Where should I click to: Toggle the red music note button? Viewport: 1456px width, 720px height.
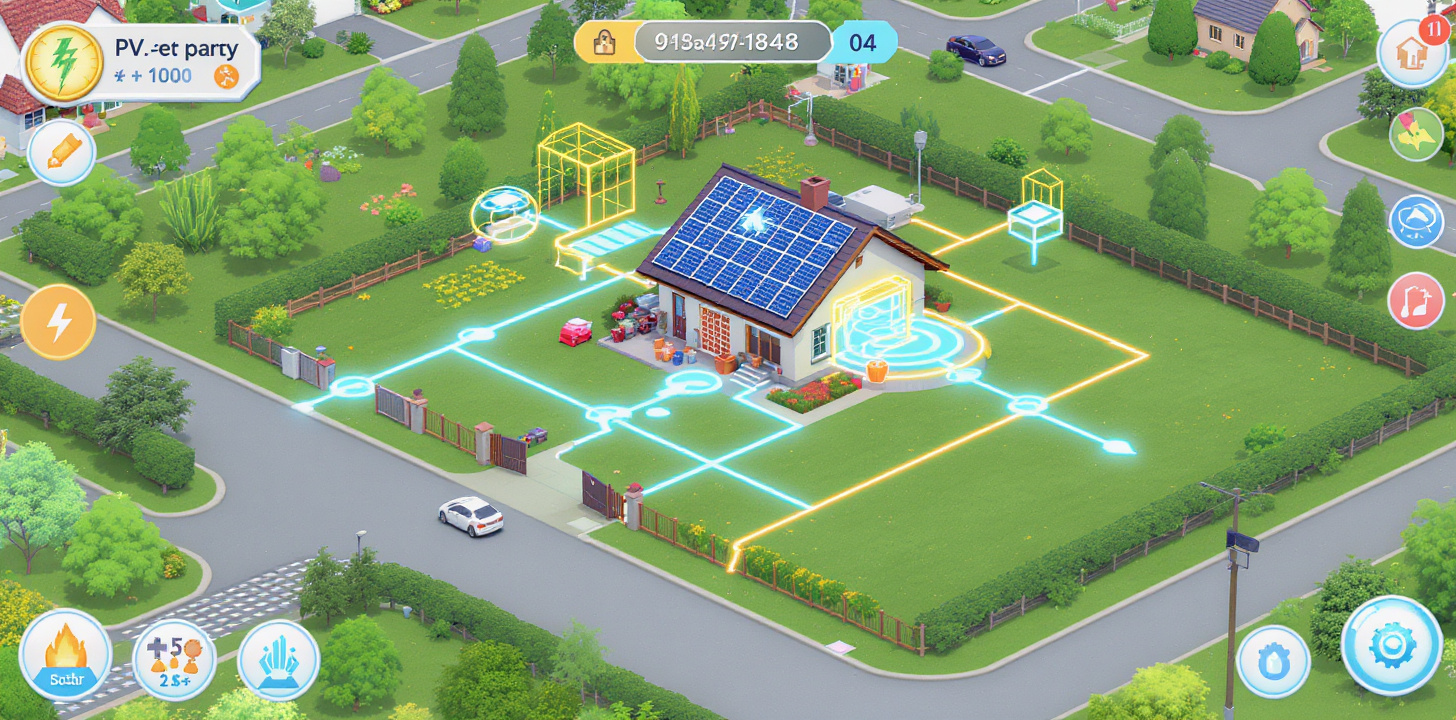tap(1416, 301)
